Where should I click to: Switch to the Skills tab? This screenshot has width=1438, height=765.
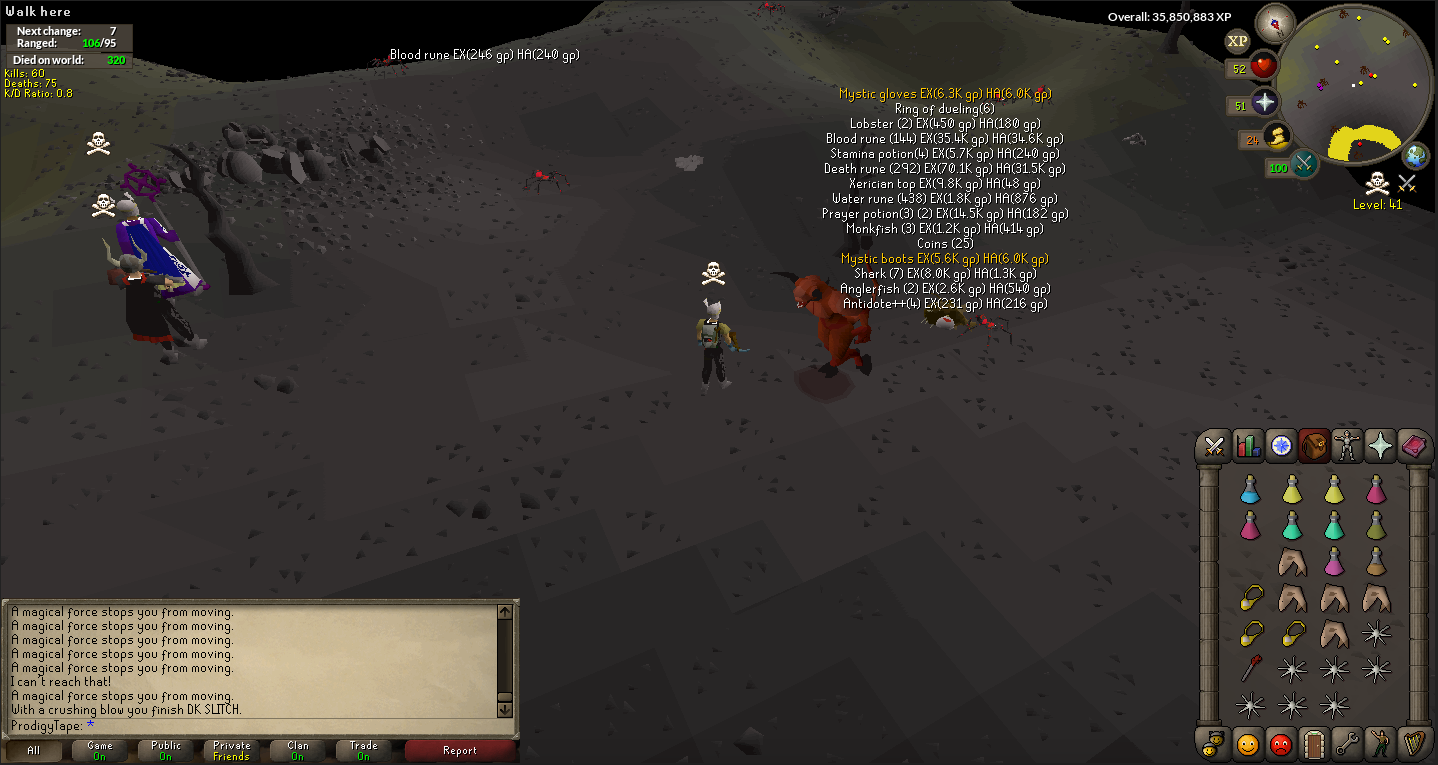coord(1248,446)
